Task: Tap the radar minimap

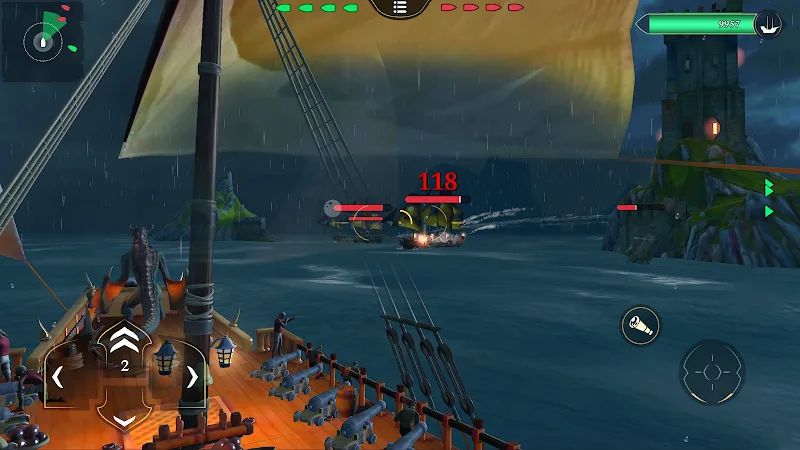Action: (x=42, y=41)
